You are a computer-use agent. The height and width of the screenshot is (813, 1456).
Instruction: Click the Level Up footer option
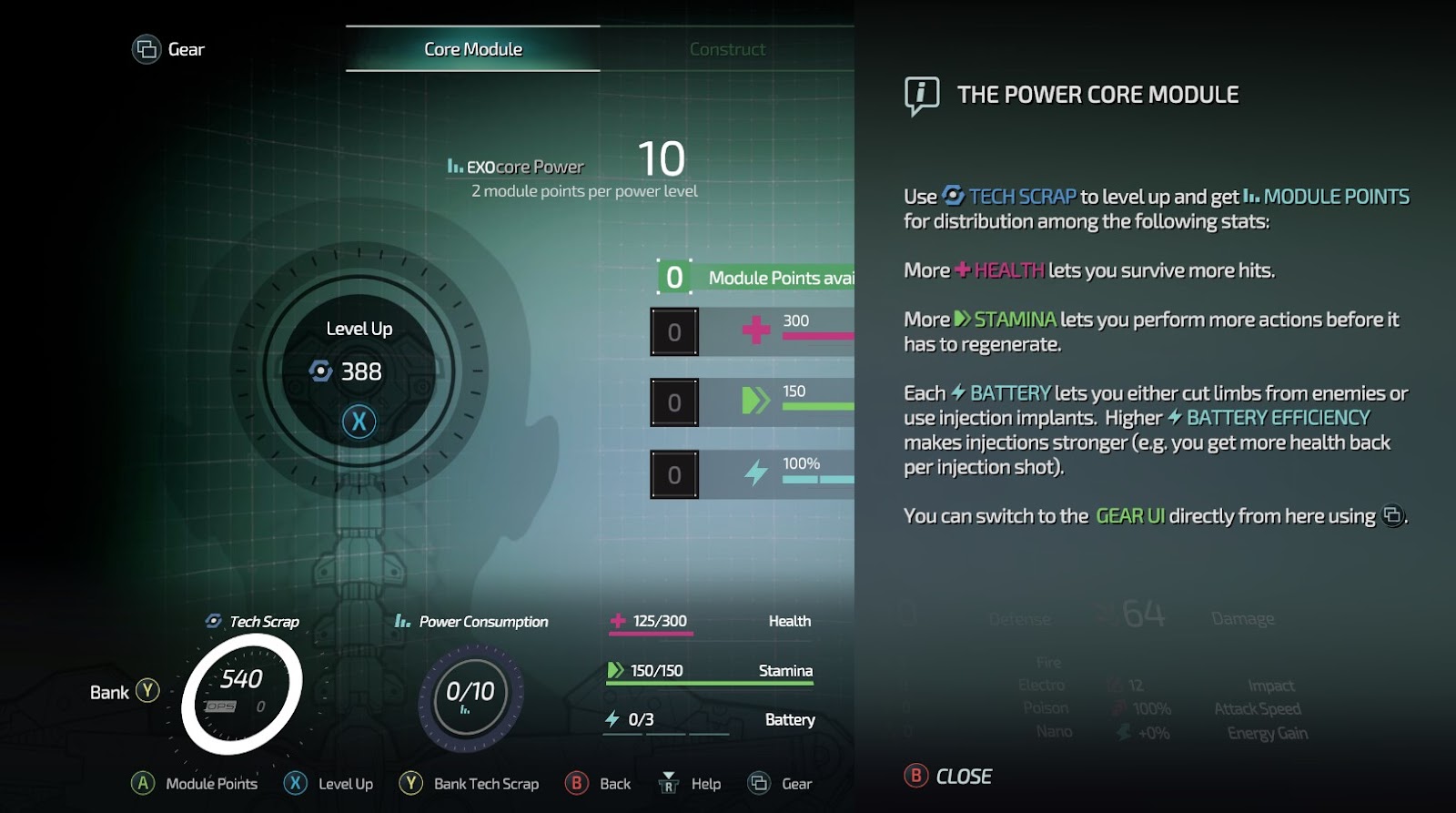[329, 784]
